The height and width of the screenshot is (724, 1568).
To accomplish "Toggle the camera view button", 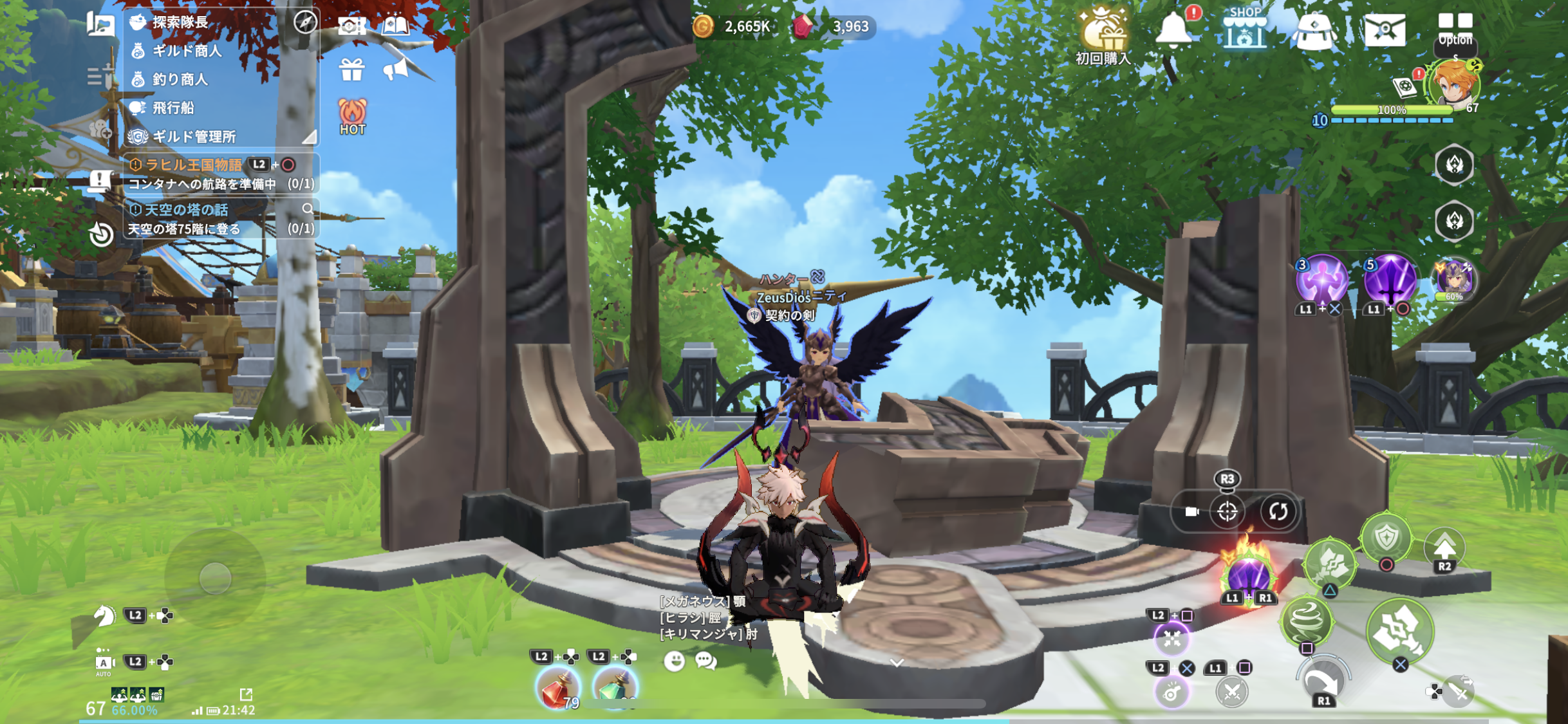I will click(x=1191, y=512).
